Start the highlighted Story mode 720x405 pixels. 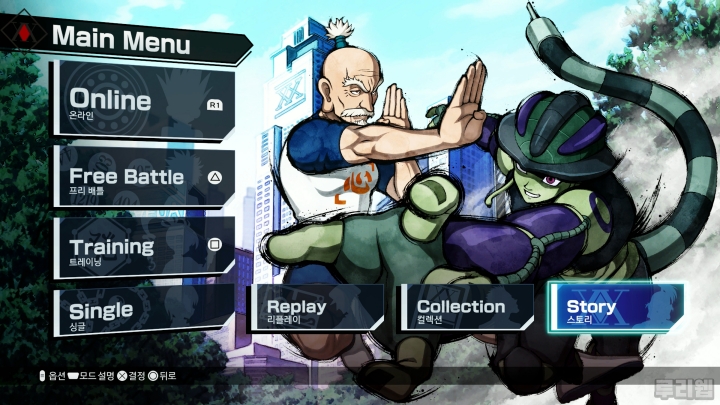point(615,308)
